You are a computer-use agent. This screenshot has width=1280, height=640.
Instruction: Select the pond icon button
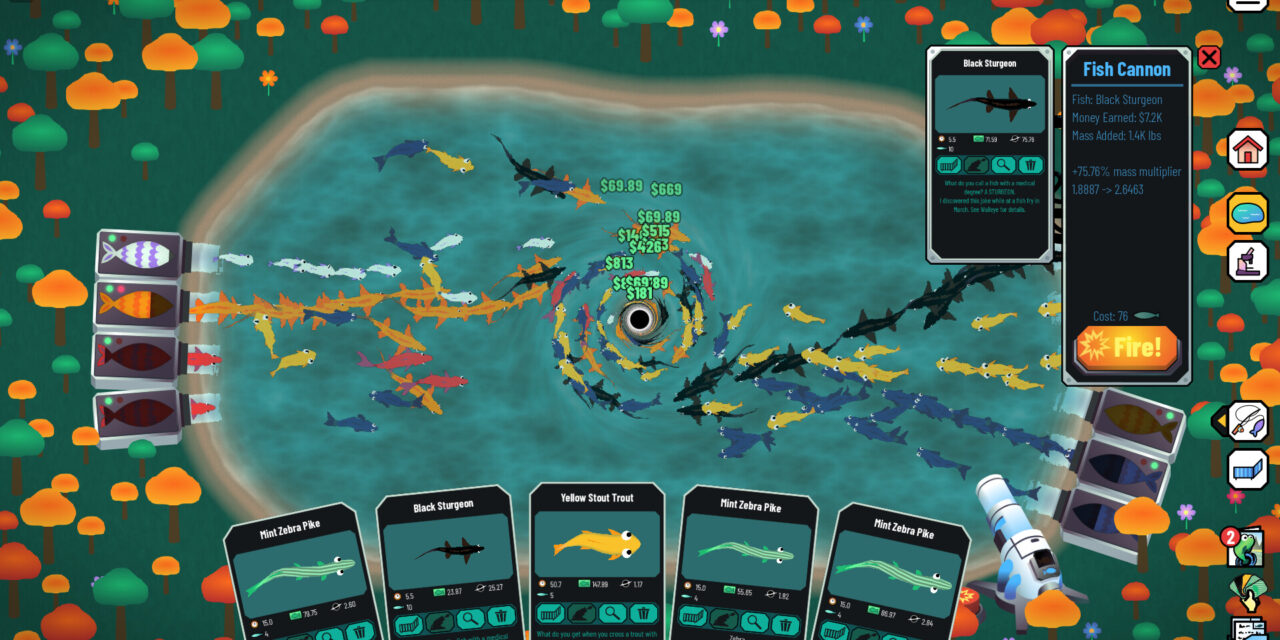pyautogui.click(x=1247, y=212)
